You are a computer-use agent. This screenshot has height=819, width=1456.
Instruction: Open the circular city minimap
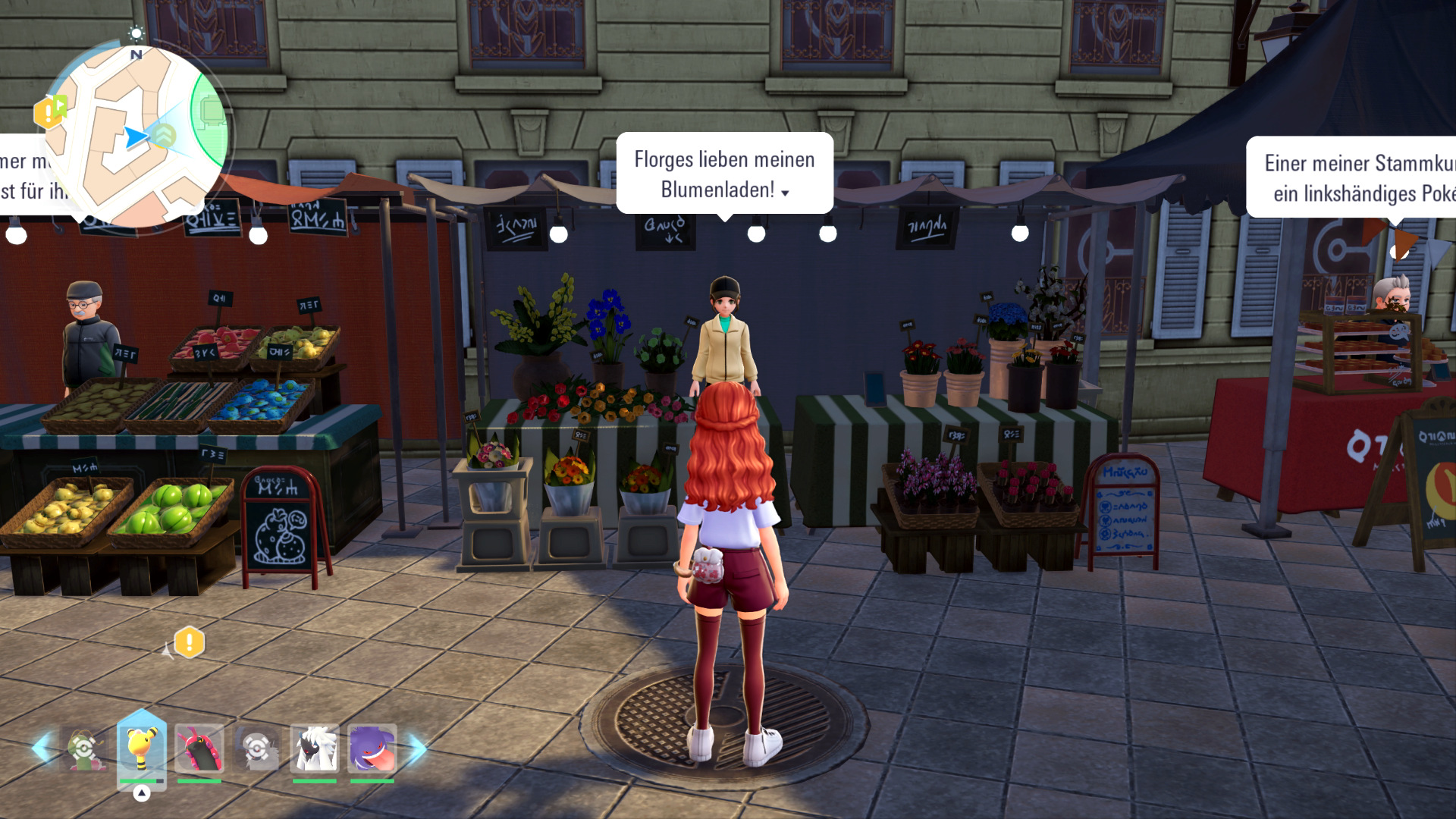(136, 136)
